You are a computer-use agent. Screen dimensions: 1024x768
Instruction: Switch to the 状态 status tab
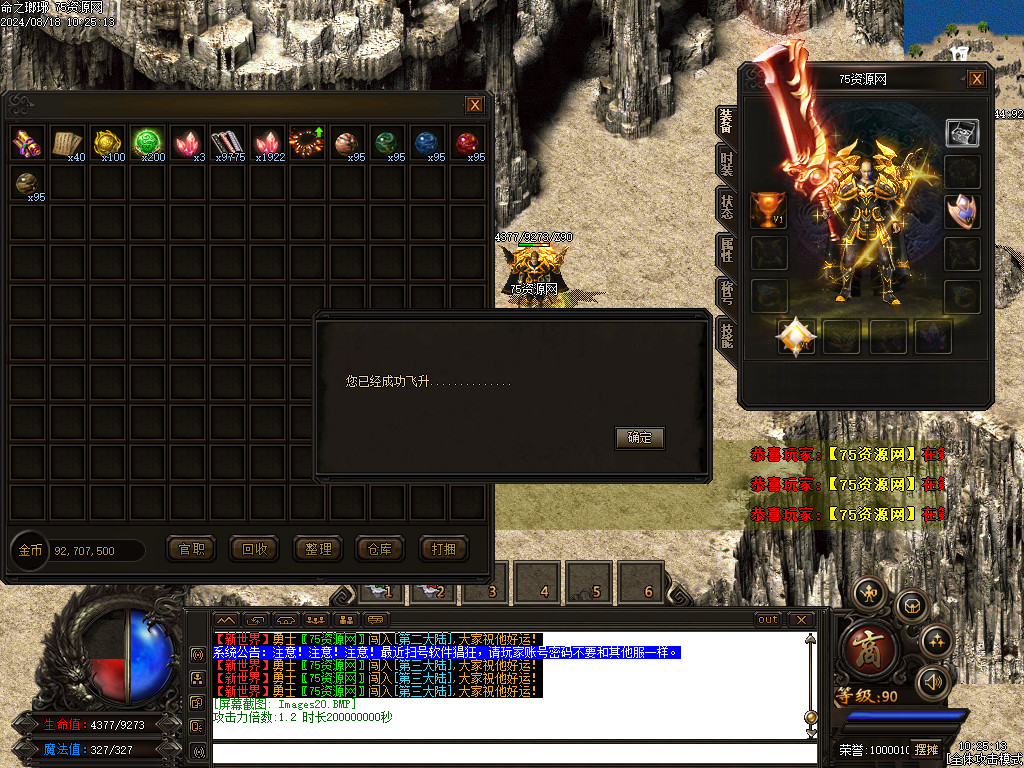click(726, 204)
